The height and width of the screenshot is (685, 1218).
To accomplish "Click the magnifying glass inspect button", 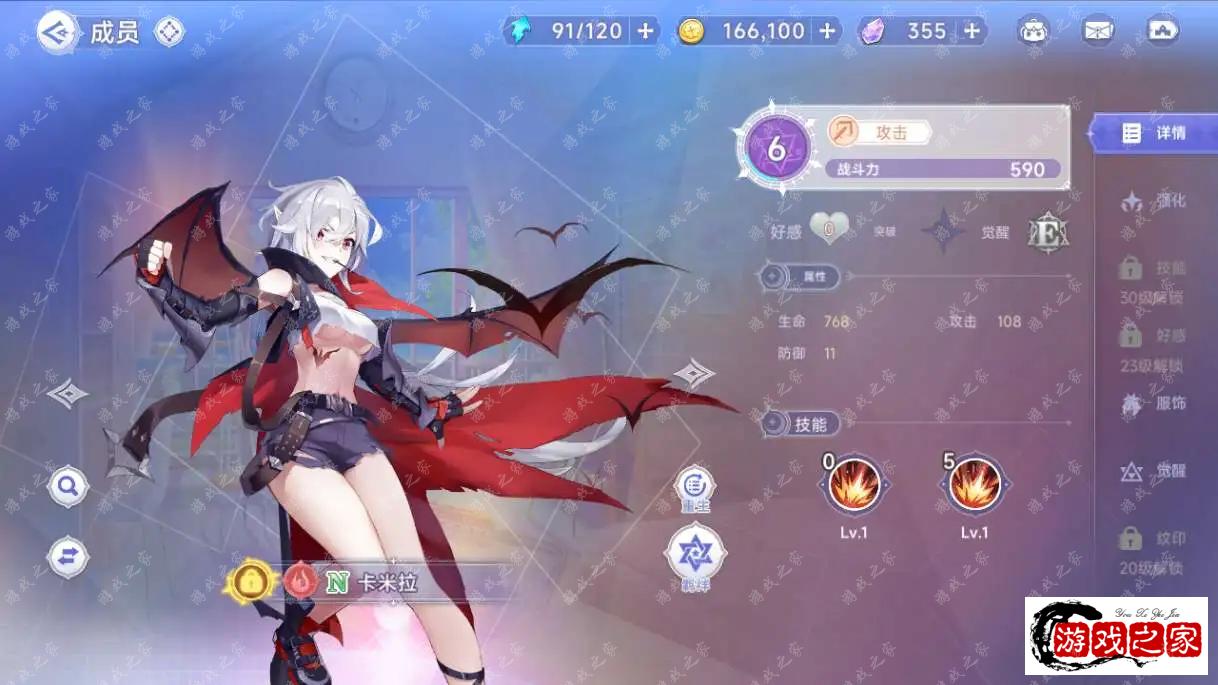I will point(68,487).
